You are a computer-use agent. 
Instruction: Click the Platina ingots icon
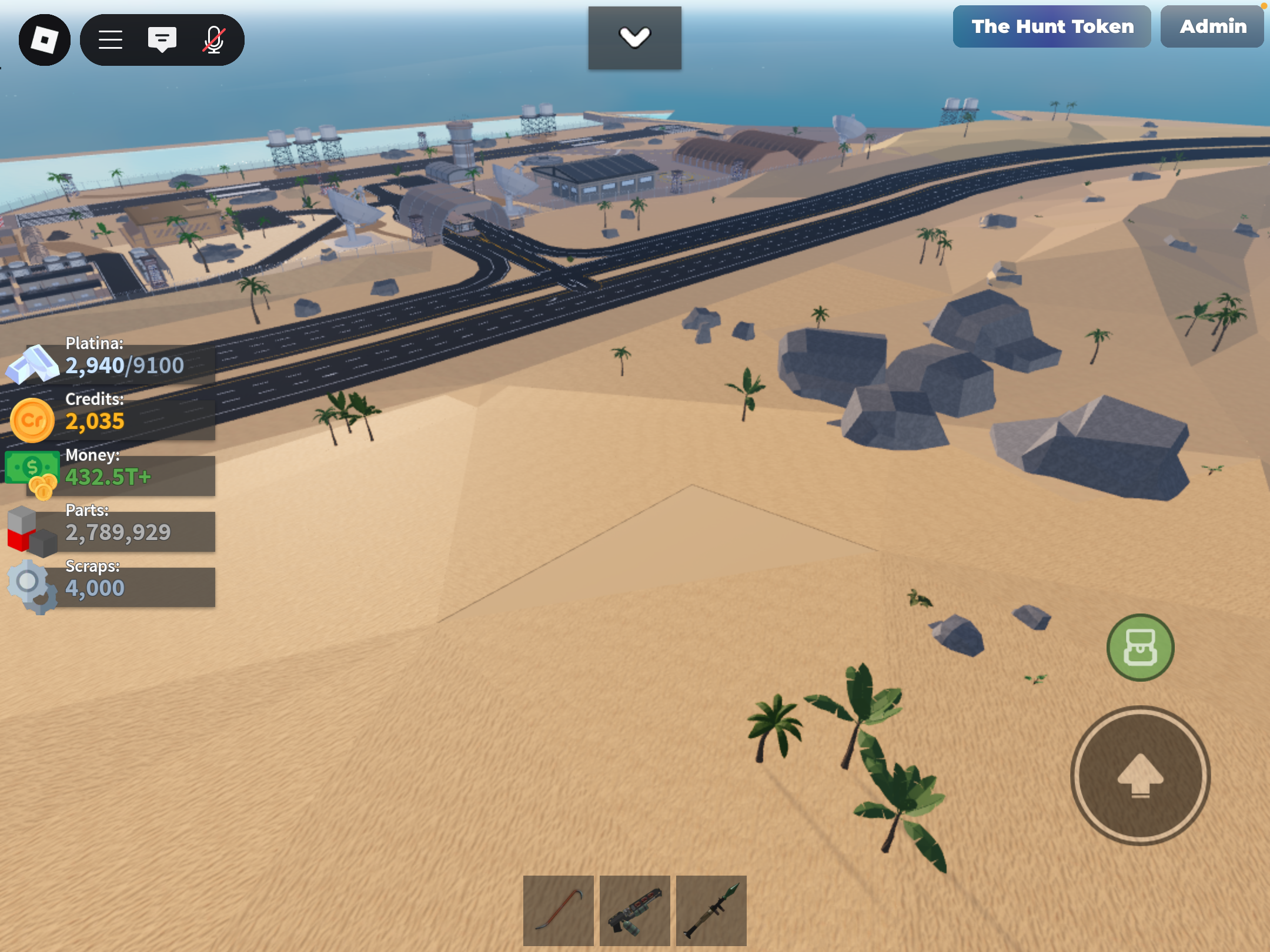tap(32, 364)
